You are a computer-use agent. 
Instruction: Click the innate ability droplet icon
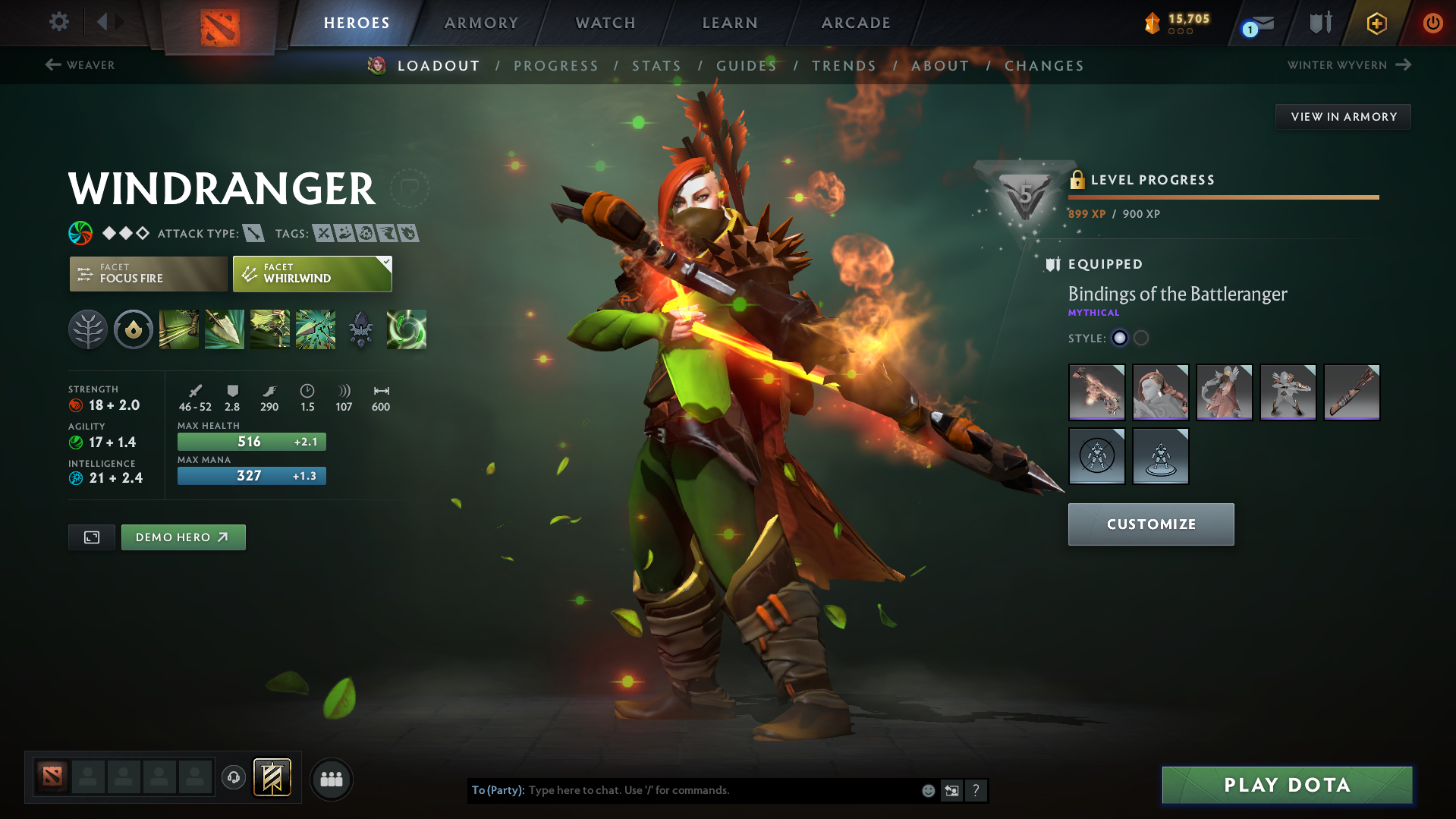(133, 329)
